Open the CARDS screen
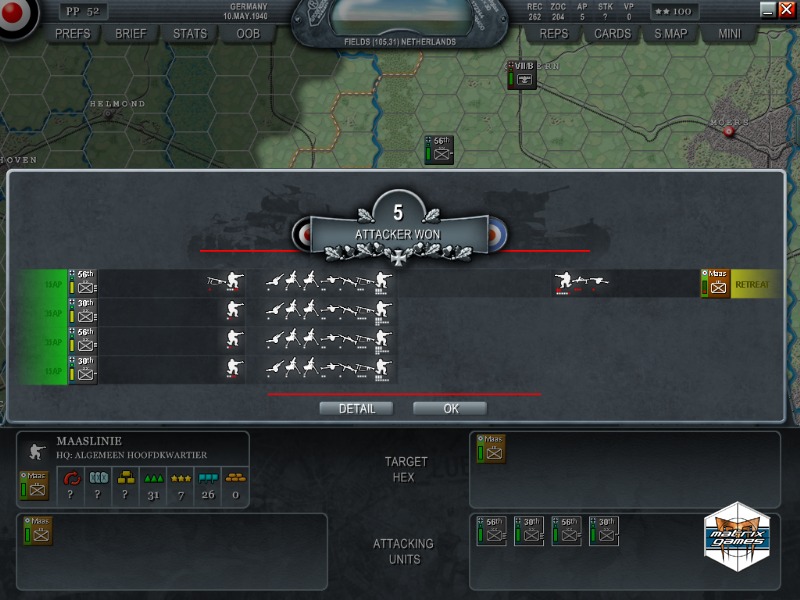Screen dimensions: 800x600 pos(613,33)
